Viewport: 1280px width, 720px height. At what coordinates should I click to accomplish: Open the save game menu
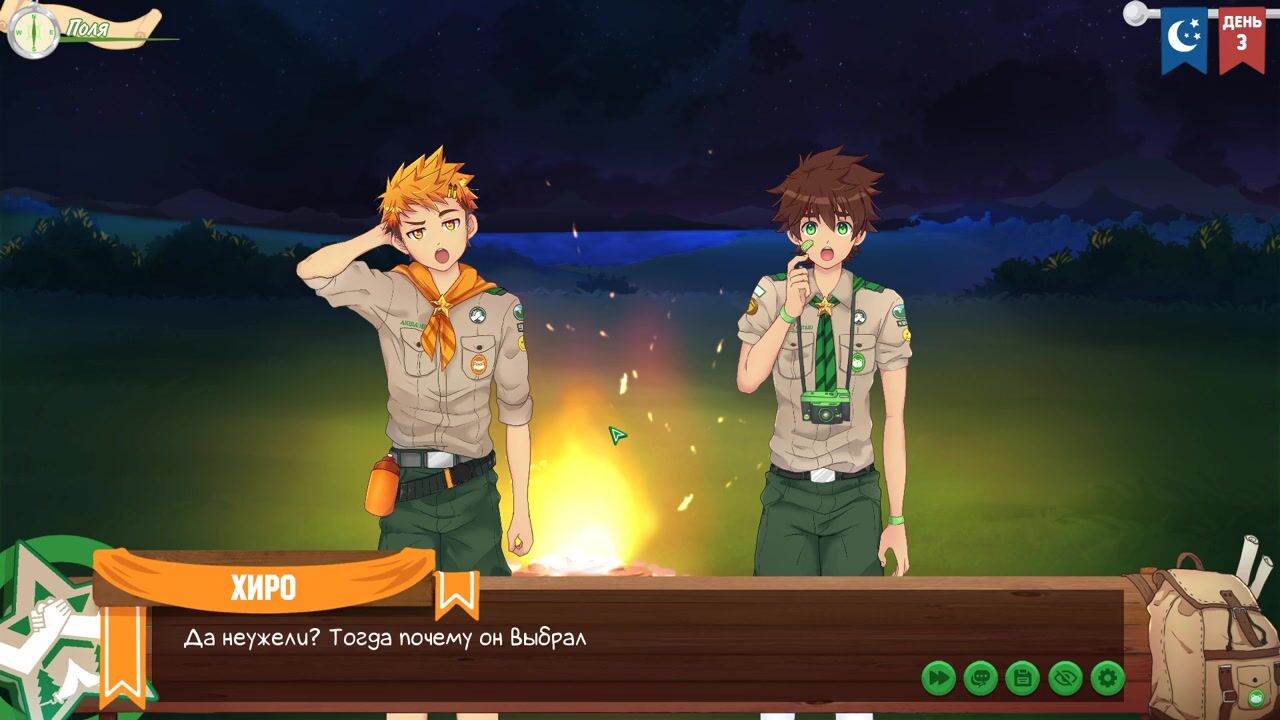click(1022, 678)
